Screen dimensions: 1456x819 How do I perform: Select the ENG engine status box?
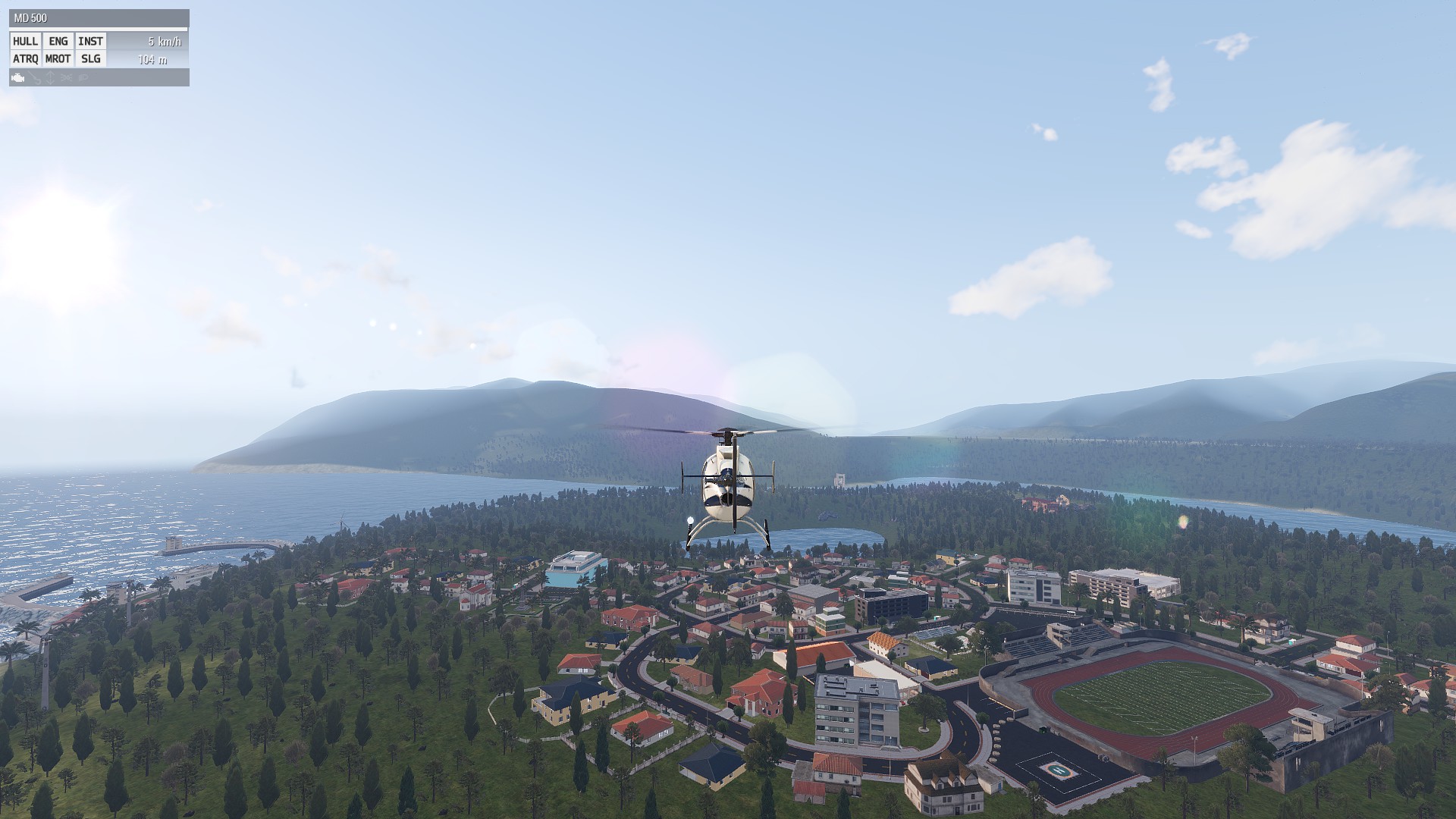pyautogui.click(x=58, y=42)
